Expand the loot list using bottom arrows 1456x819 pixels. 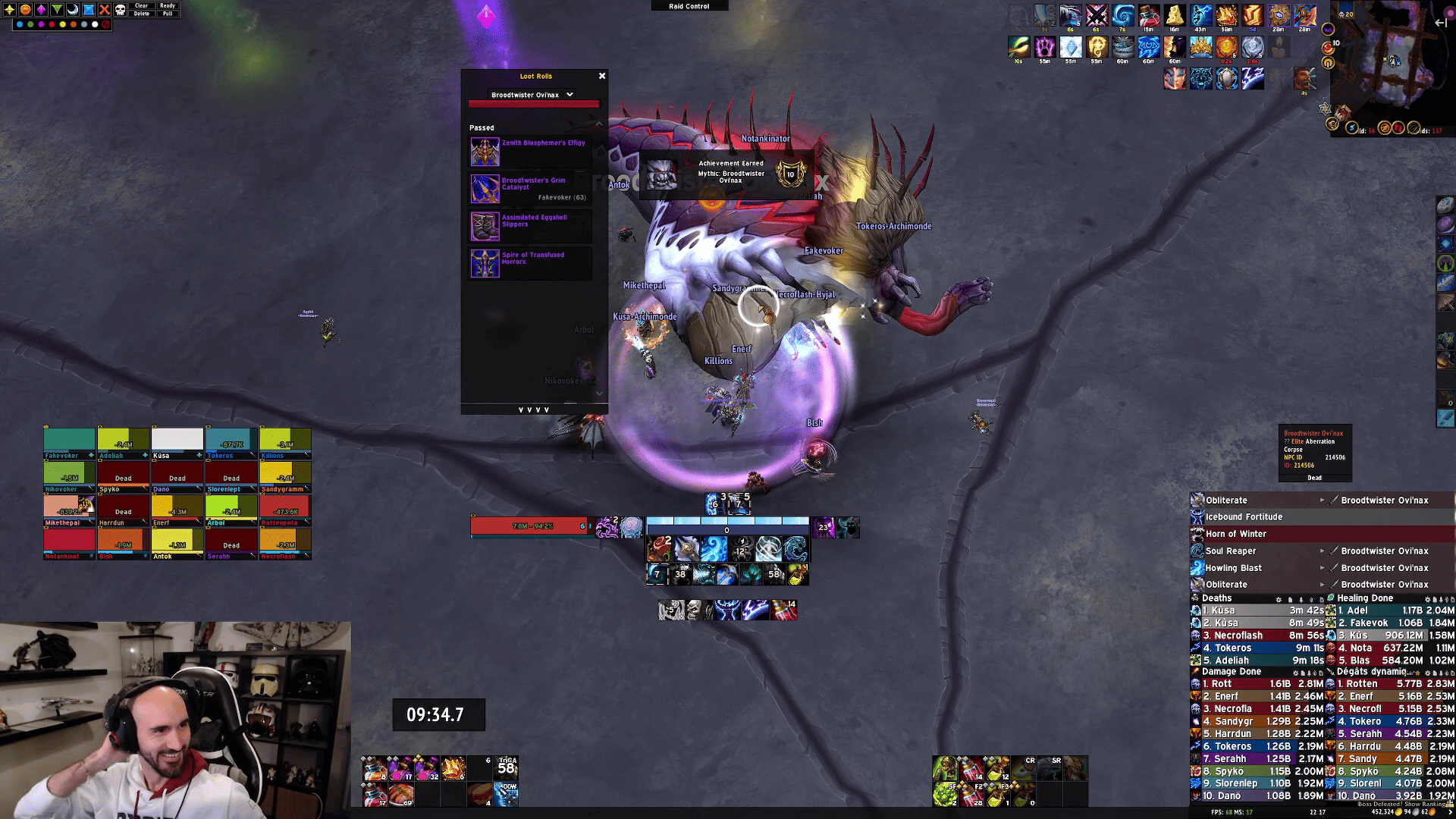[x=534, y=409]
